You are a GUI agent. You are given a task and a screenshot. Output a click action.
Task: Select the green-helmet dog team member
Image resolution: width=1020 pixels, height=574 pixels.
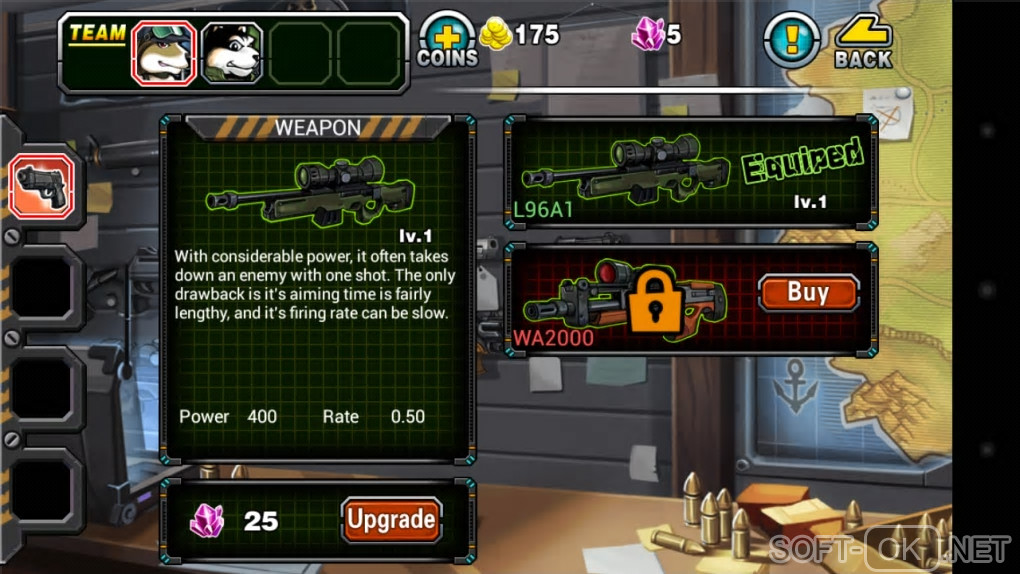coord(163,52)
